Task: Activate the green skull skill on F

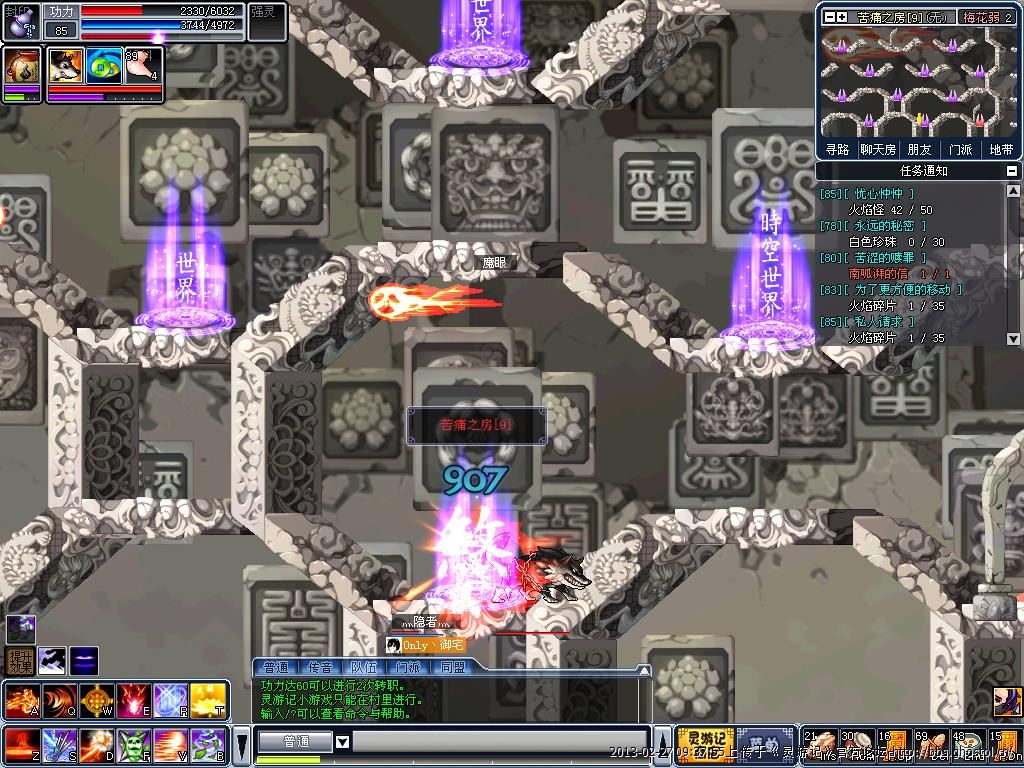Action: pos(135,745)
